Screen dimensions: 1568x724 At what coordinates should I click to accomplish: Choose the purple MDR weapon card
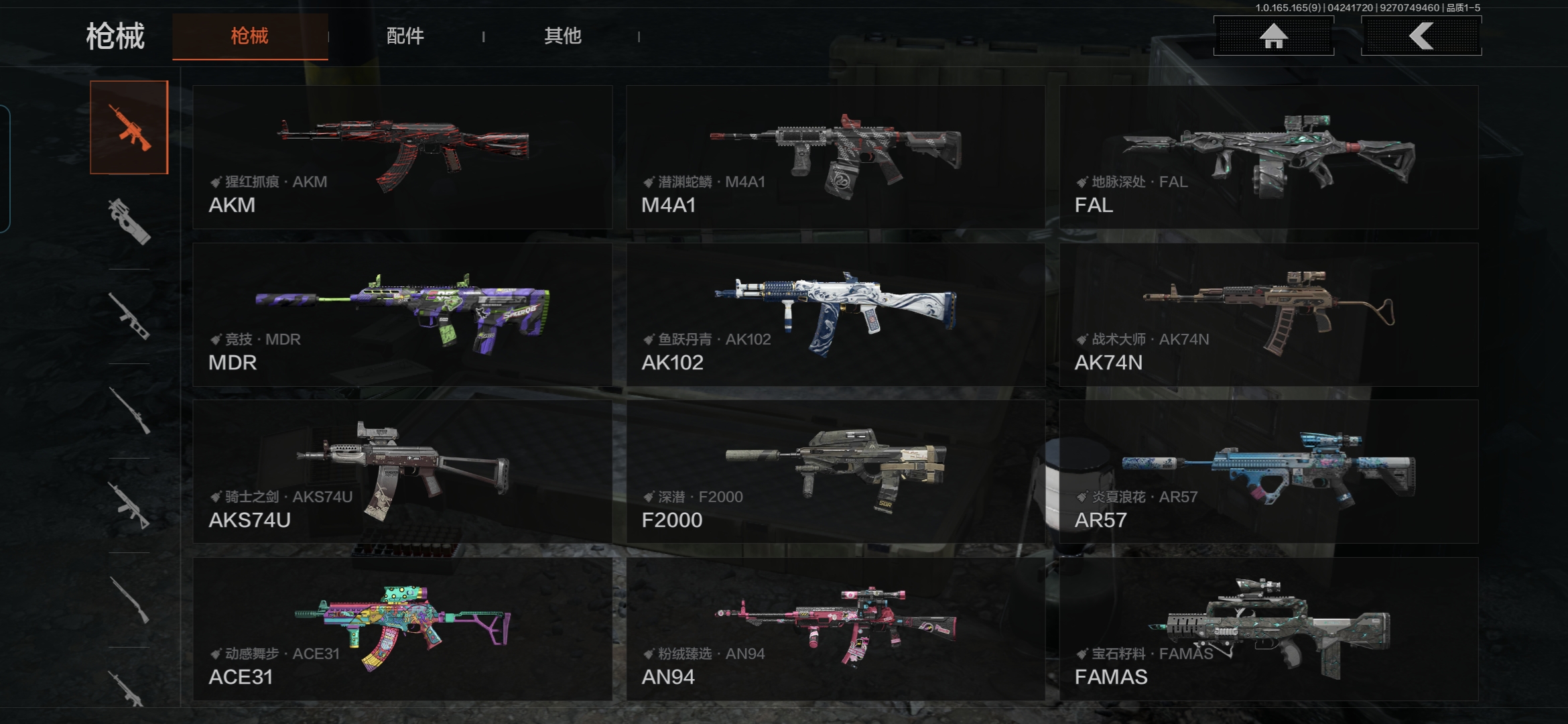tap(402, 314)
